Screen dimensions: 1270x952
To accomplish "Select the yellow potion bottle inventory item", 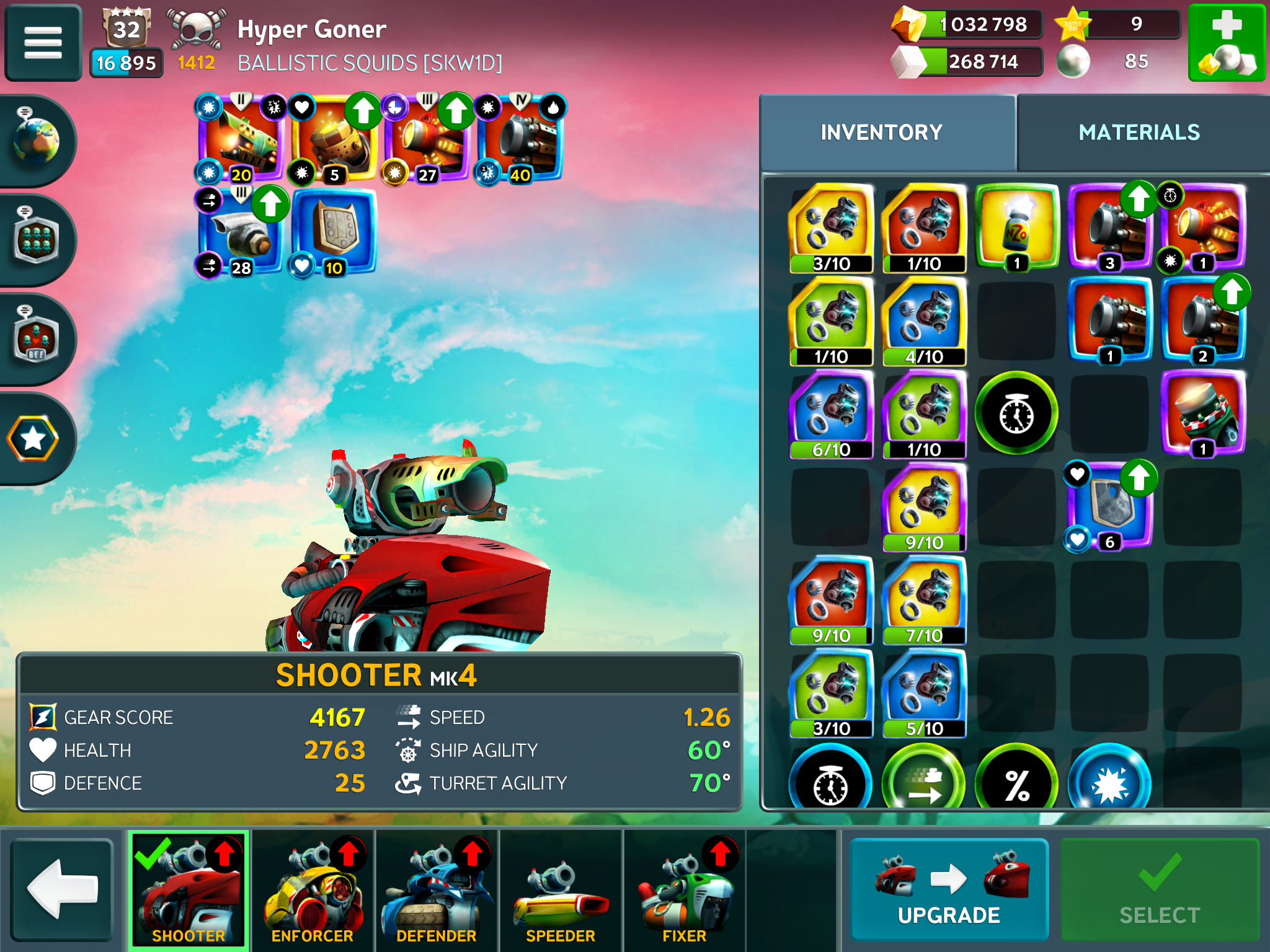I will [x=1016, y=227].
